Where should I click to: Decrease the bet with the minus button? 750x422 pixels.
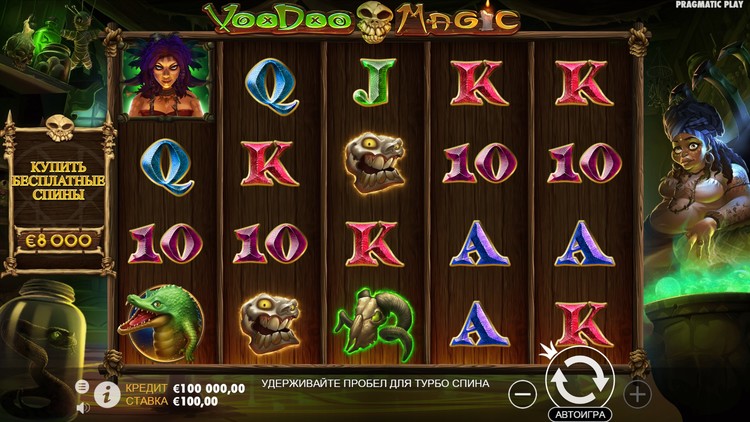pyautogui.click(x=522, y=393)
